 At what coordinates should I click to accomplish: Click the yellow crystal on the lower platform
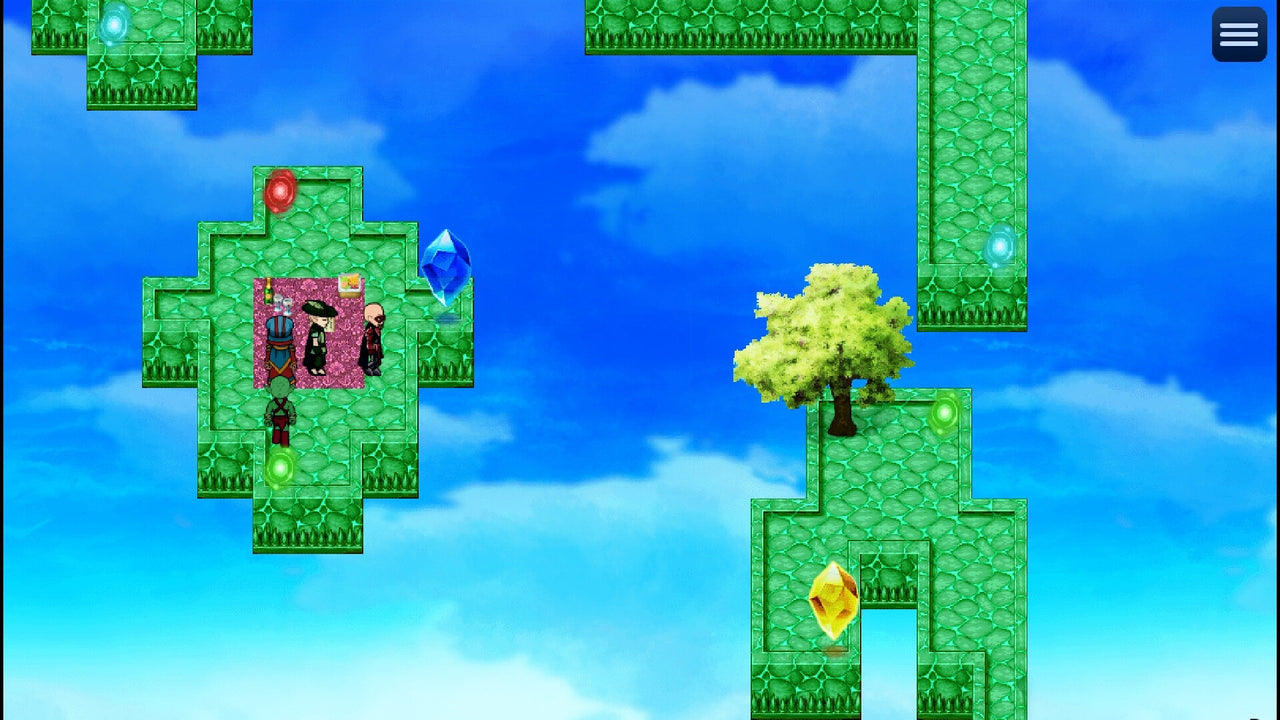833,600
